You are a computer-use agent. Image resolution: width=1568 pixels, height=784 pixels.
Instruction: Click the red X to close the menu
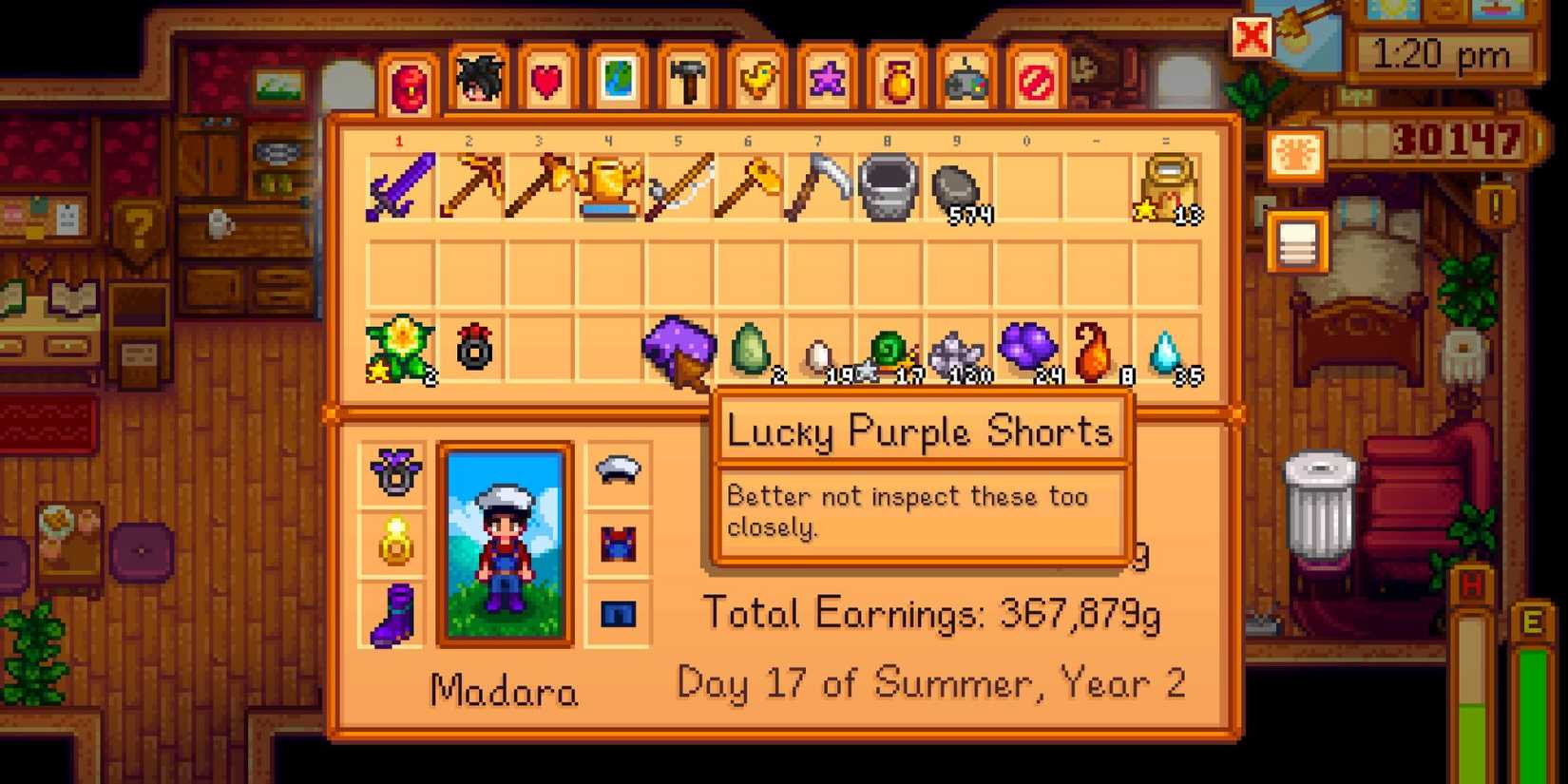1252,38
